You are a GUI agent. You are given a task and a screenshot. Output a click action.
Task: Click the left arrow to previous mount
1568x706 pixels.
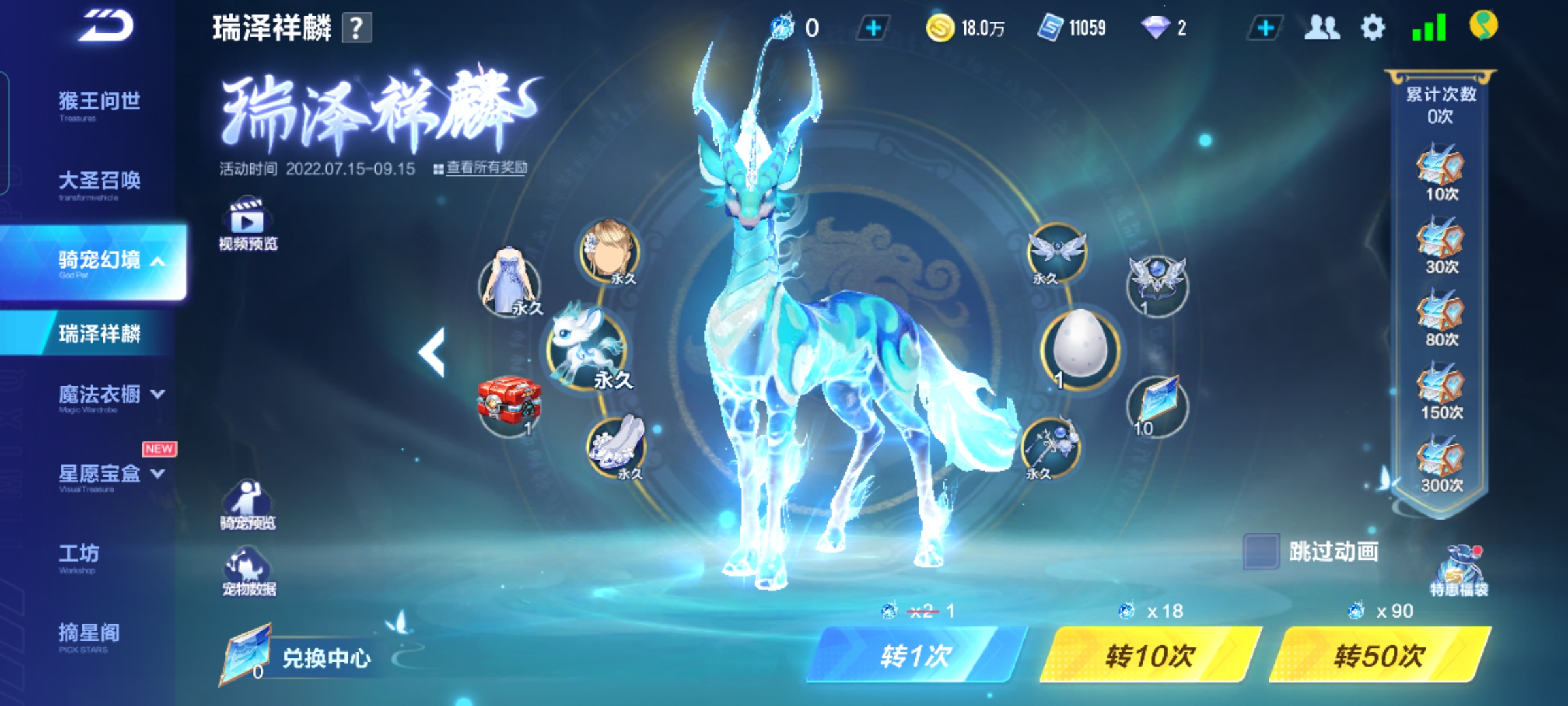(x=432, y=352)
